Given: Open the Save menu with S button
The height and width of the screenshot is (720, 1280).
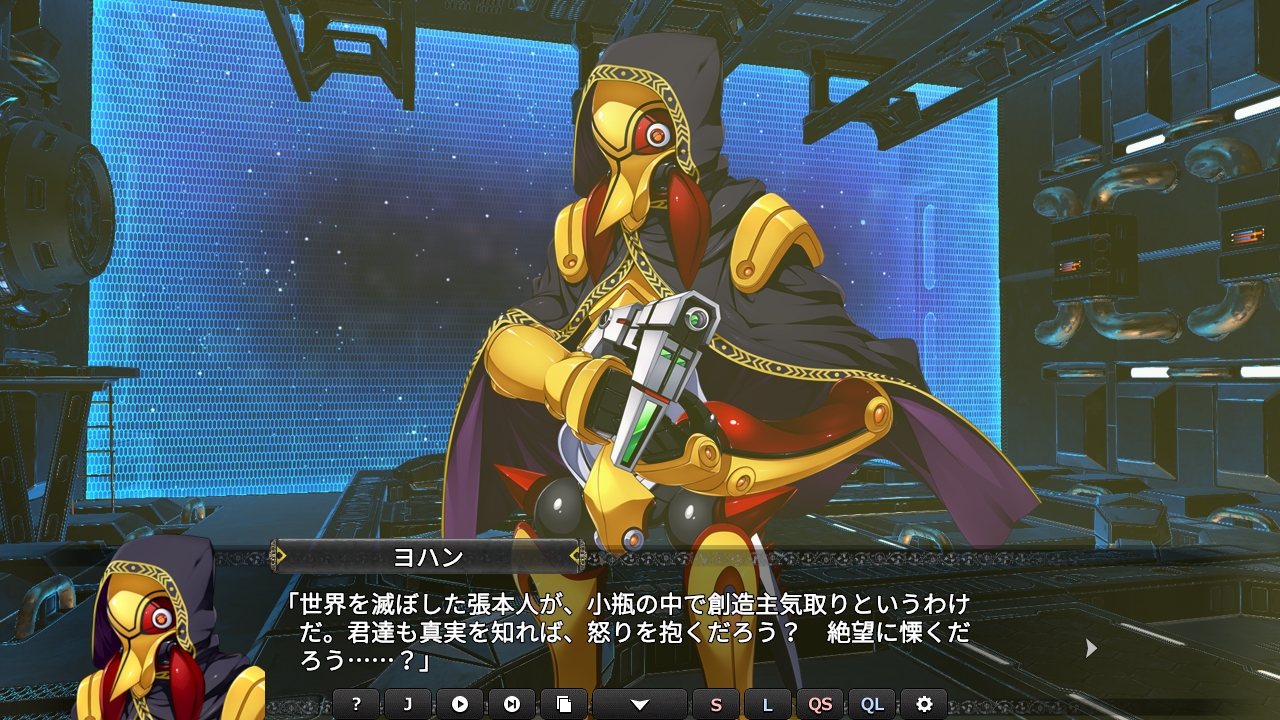Looking at the screenshot, I should [716, 704].
